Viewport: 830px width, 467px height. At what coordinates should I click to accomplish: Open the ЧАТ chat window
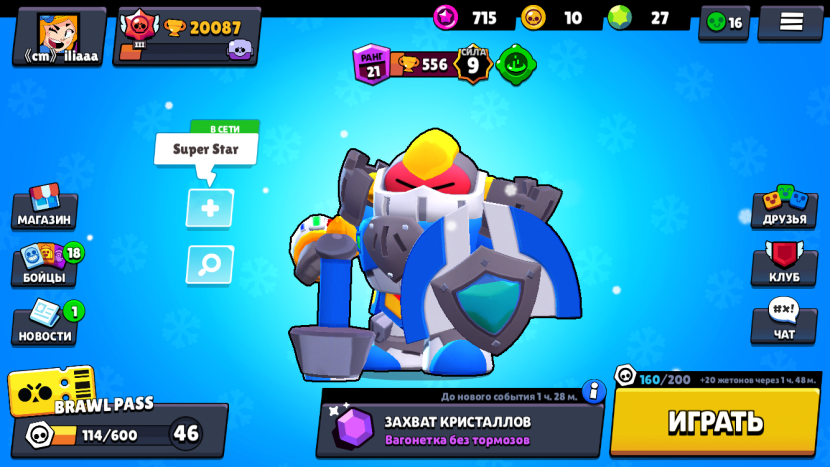pos(784,324)
